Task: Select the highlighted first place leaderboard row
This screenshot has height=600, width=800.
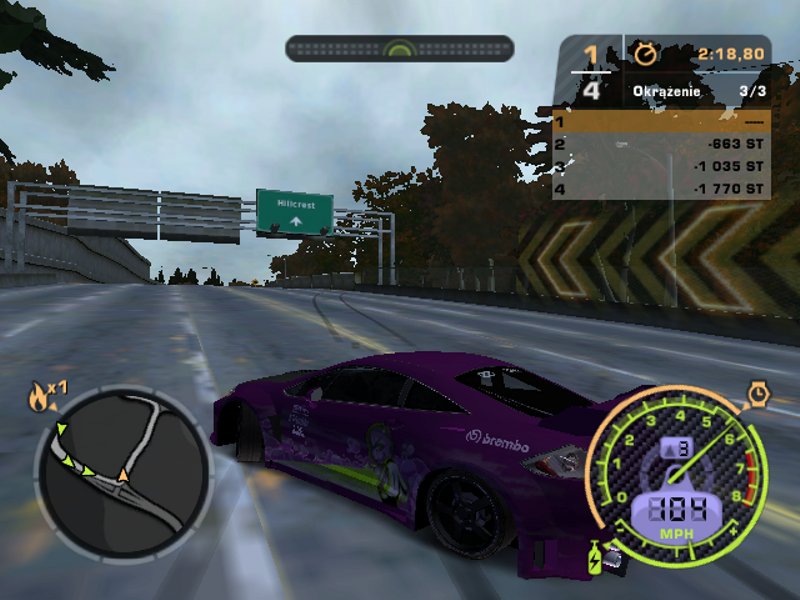Action: (x=661, y=122)
